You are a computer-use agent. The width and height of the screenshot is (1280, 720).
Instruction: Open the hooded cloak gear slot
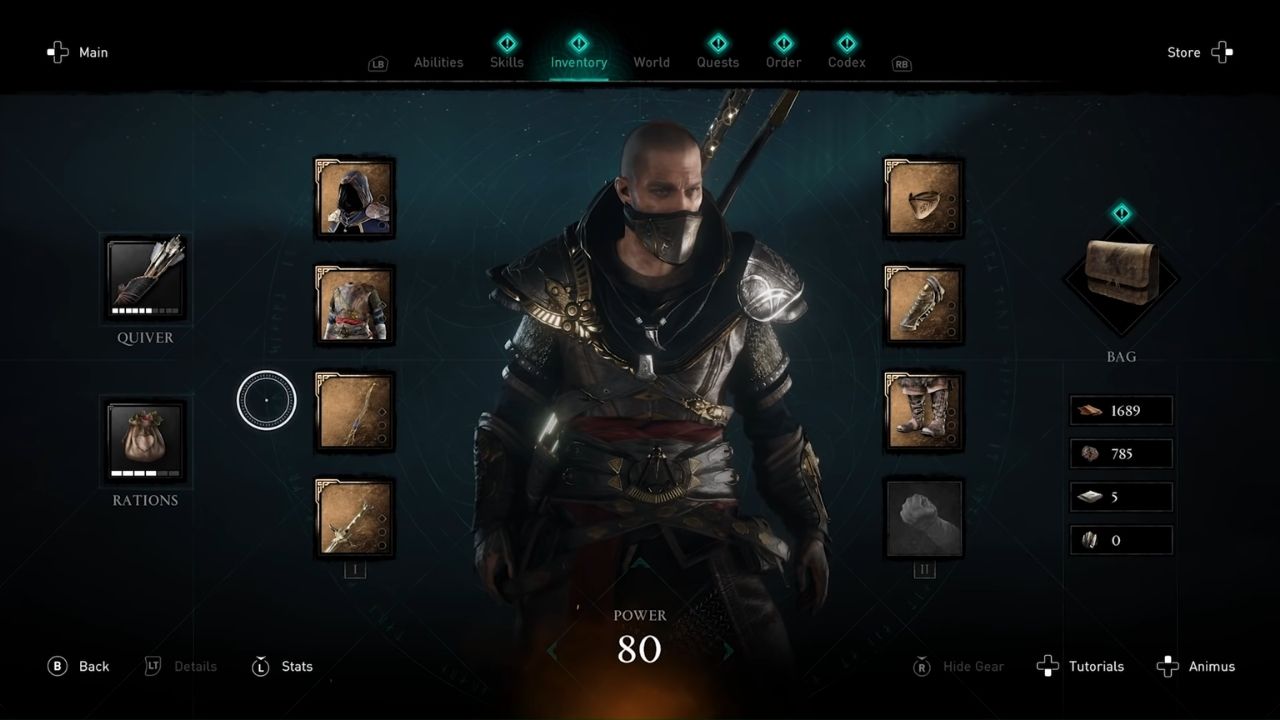[354, 196]
